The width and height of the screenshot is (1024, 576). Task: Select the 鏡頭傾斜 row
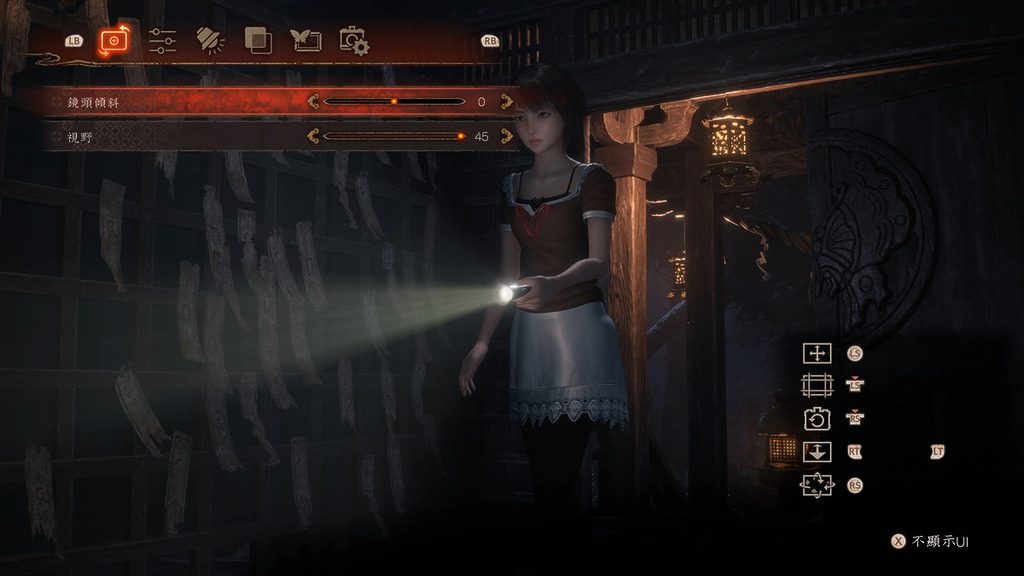(160, 102)
